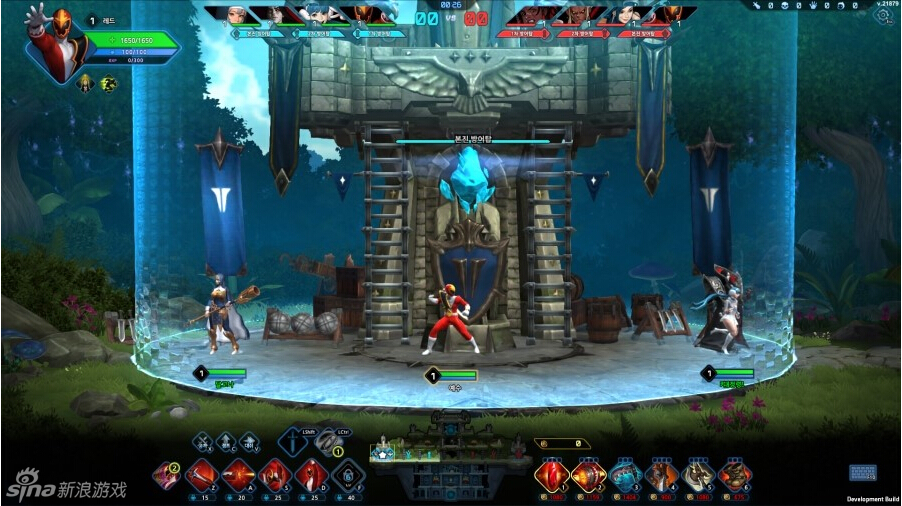
Task: Toggle the on-screen keyboard icon
Action: click(x=863, y=473)
